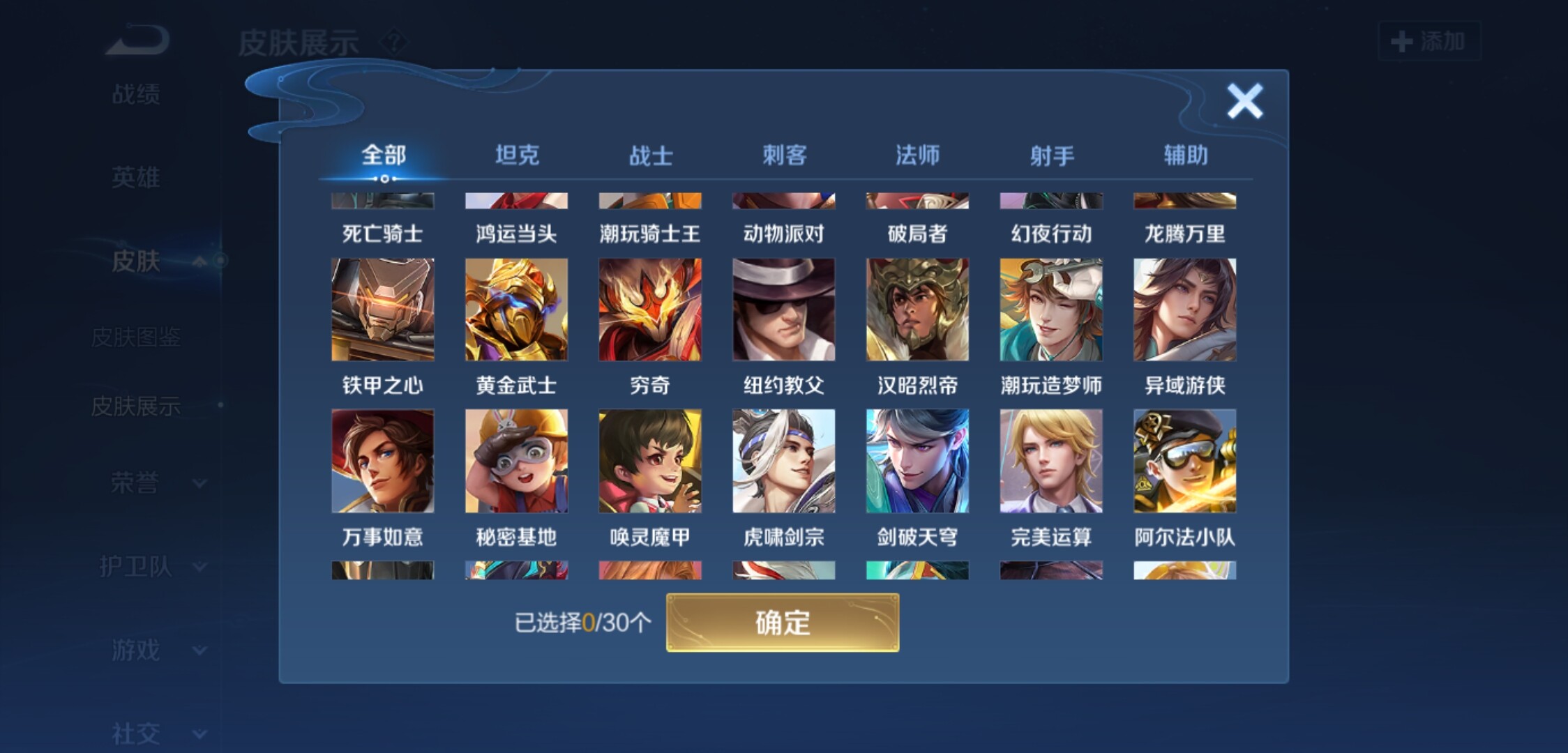This screenshot has width=1568, height=753.
Task: Switch to the 坦克 tab
Action: pyautogui.click(x=517, y=155)
